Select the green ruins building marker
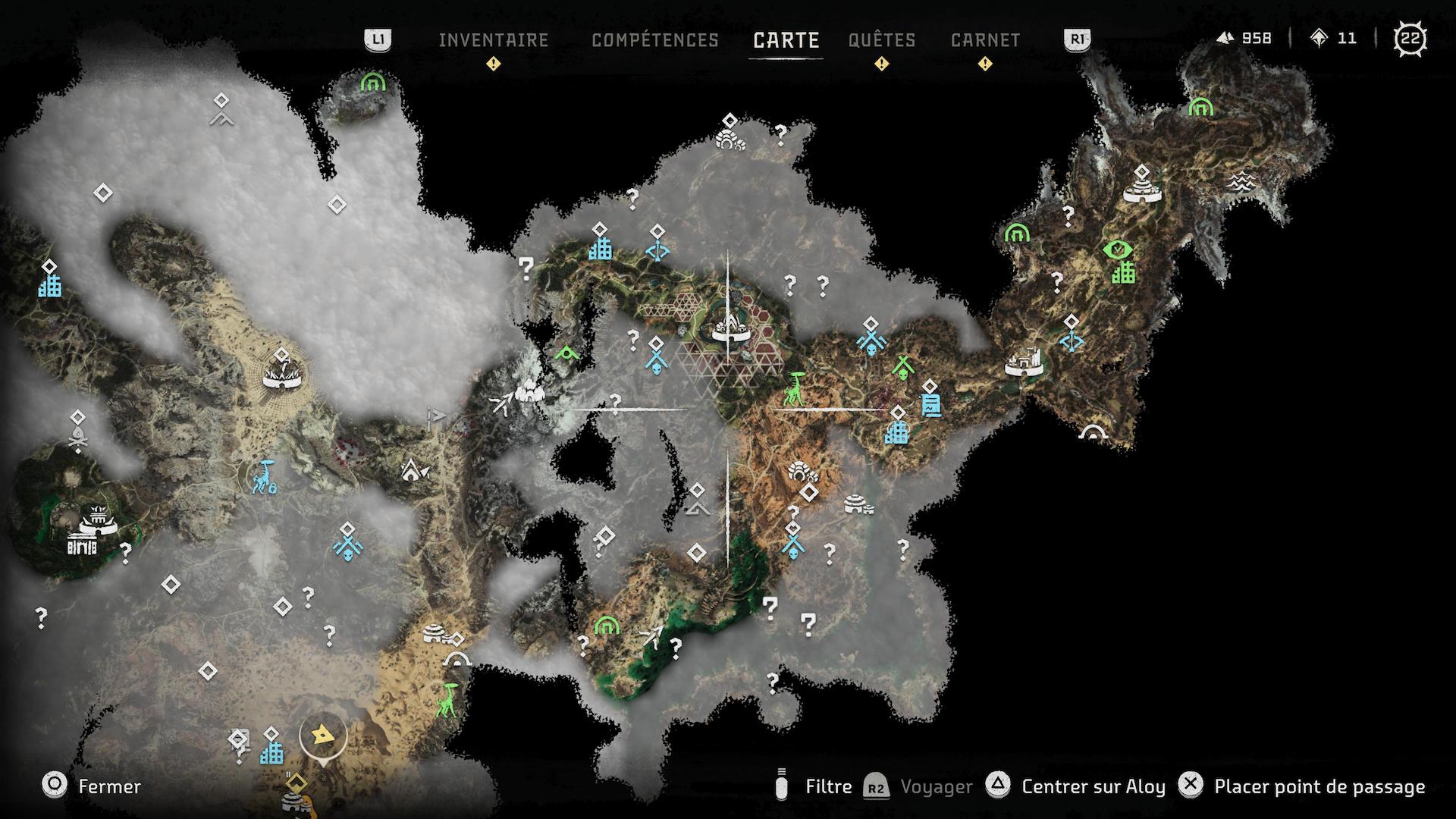Image resolution: width=1456 pixels, height=819 pixels. pyautogui.click(x=1123, y=272)
